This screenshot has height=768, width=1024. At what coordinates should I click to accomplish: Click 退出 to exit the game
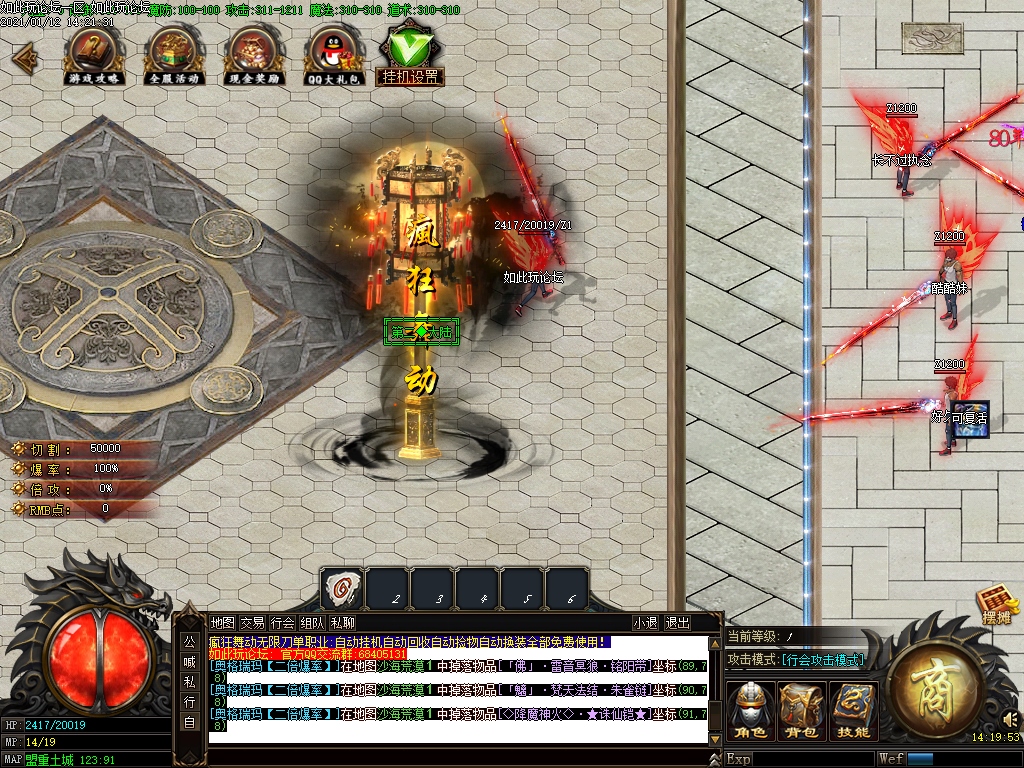677,622
